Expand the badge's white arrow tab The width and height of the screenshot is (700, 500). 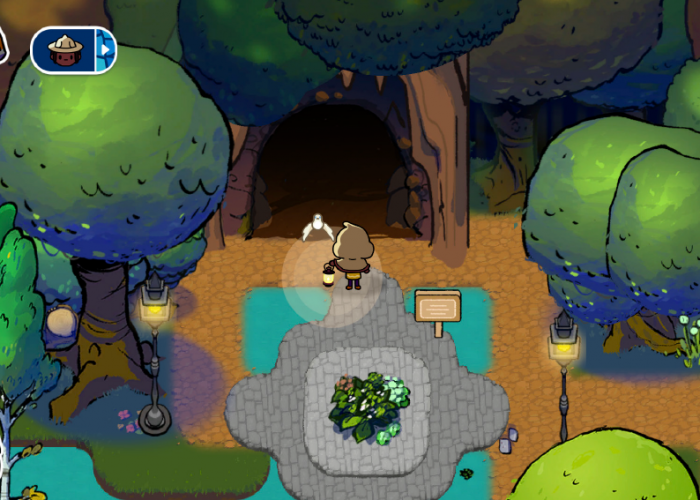coord(104,49)
